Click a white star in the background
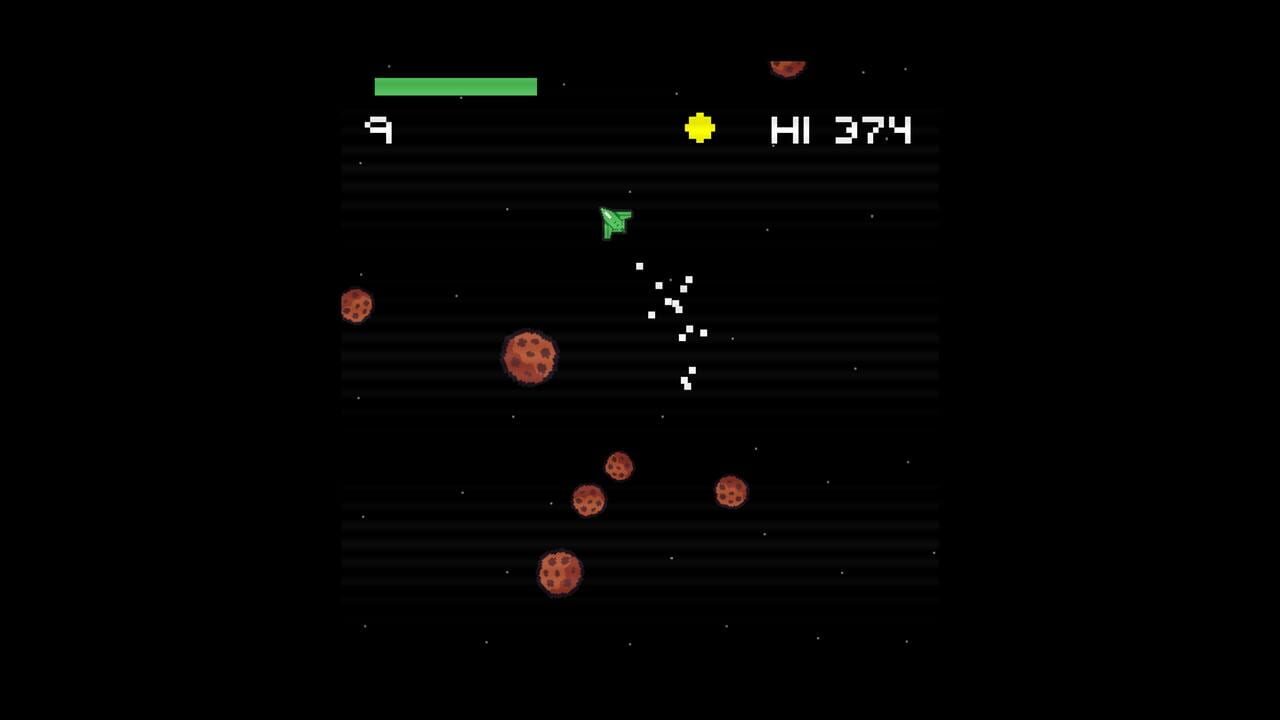The image size is (1280, 720). click(x=463, y=492)
